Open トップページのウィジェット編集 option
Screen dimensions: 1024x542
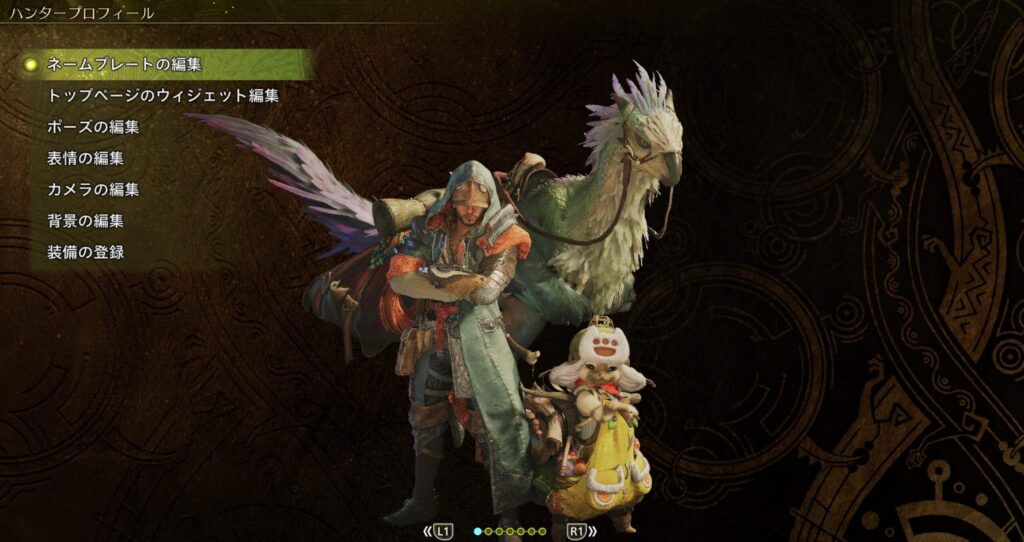tap(163, 96)
